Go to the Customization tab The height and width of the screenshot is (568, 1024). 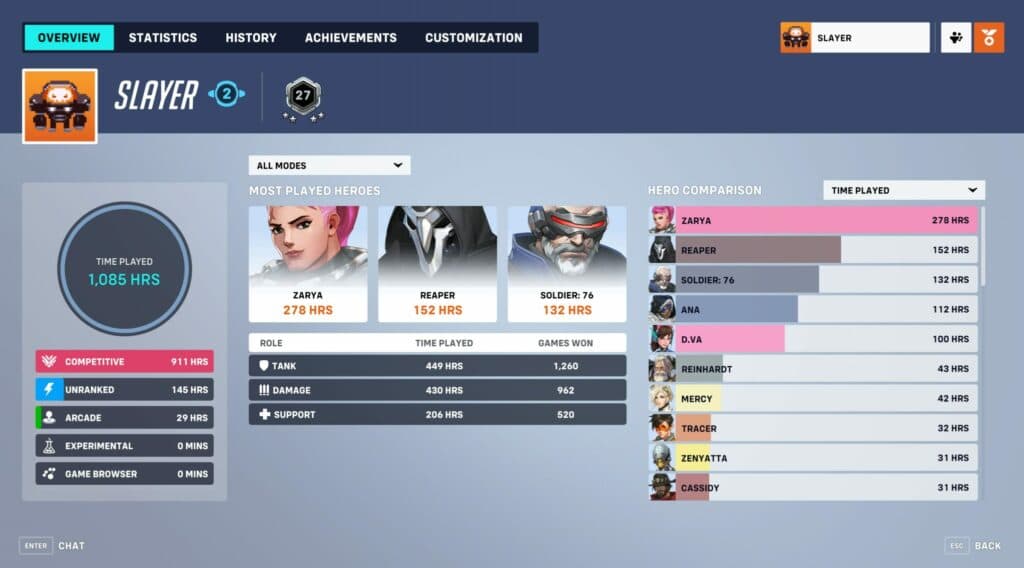[x=473, y=38]
